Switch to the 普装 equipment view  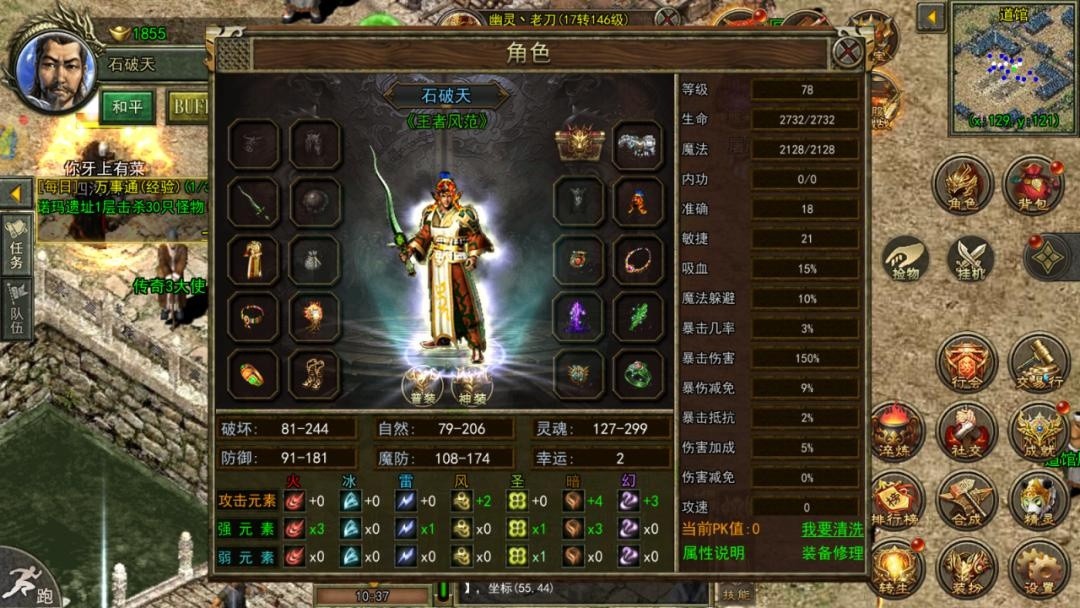[422, 384]
